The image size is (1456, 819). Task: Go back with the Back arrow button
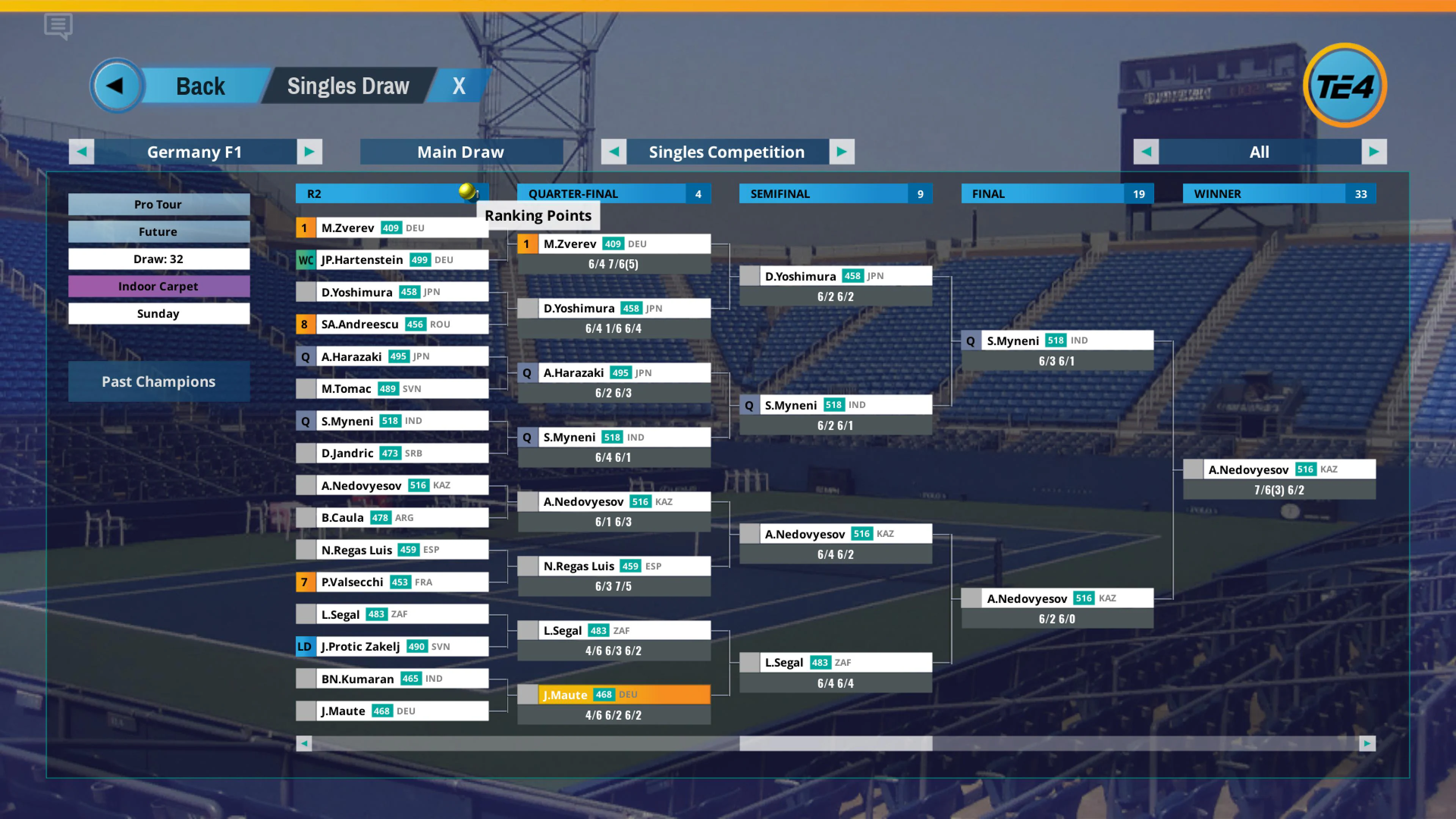(117, 86)
